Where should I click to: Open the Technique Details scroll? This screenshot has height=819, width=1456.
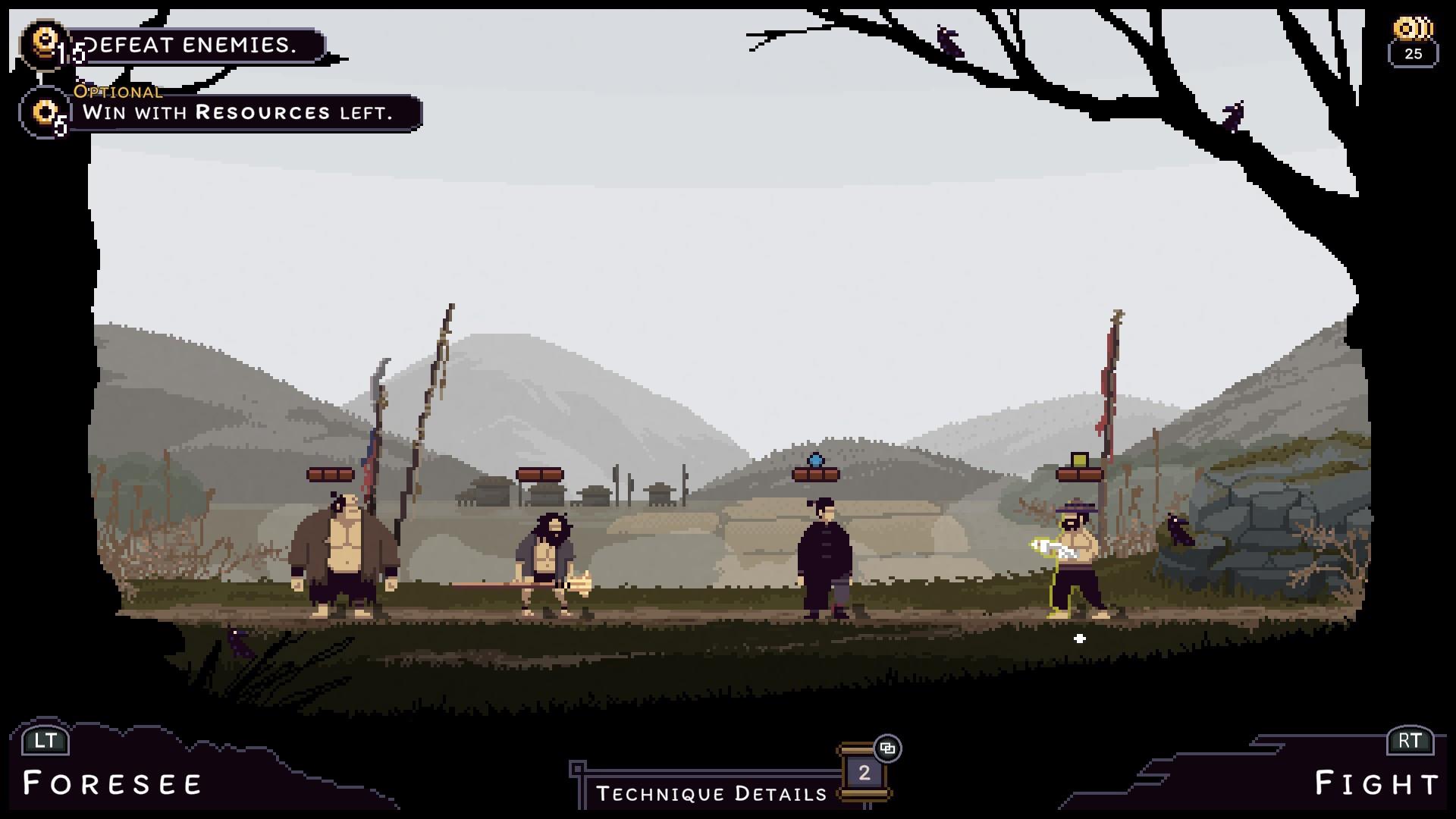point(863,773)
